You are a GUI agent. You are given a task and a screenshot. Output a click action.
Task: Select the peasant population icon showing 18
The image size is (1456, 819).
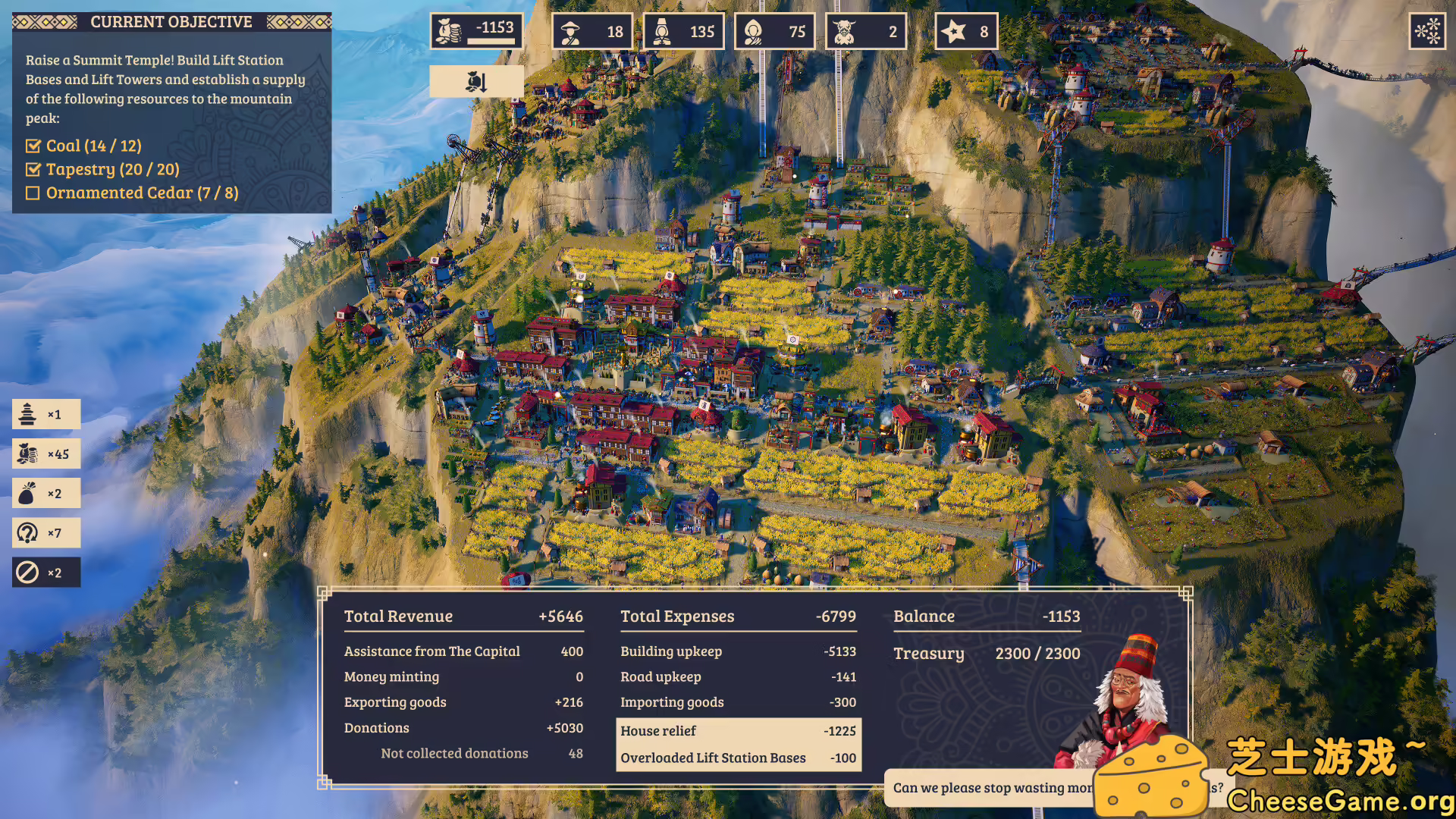pos(594,30)
